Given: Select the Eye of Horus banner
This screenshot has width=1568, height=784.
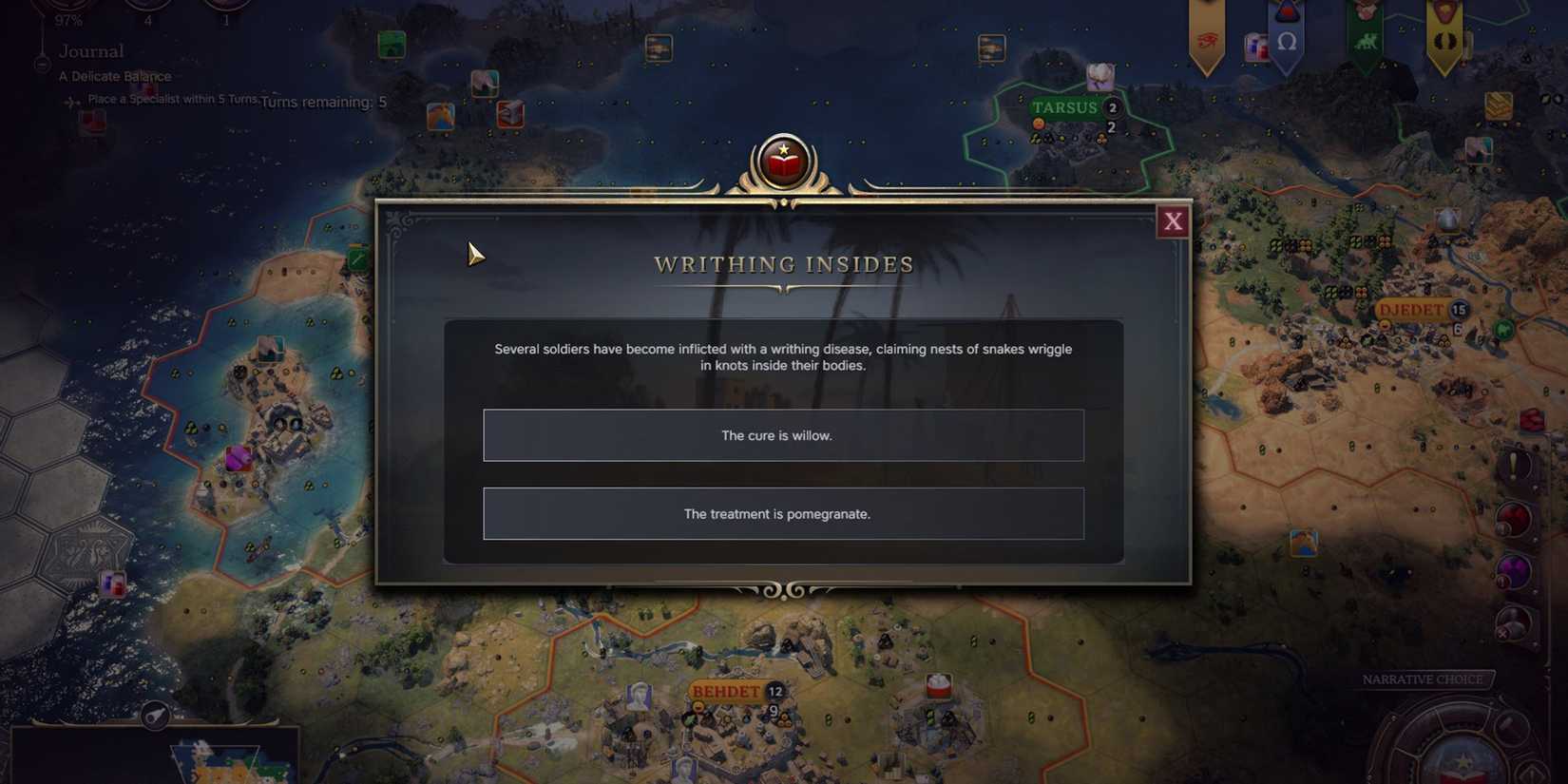Looking at the screenshot, I should 1207,38.
